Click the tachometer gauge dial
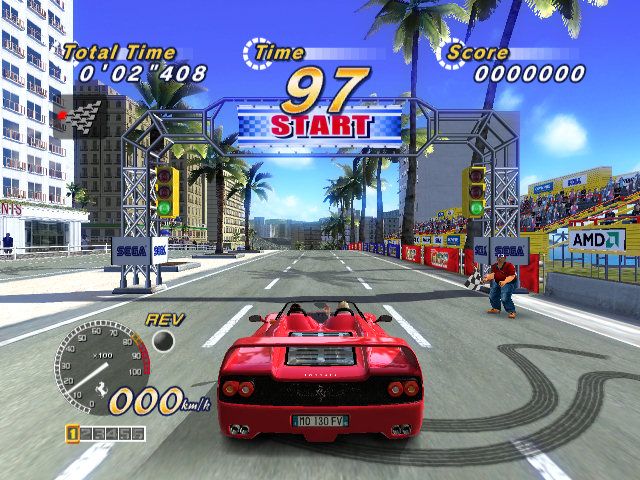Image resolution: width=640 pixels, height=480 pixels. [100, 361]
